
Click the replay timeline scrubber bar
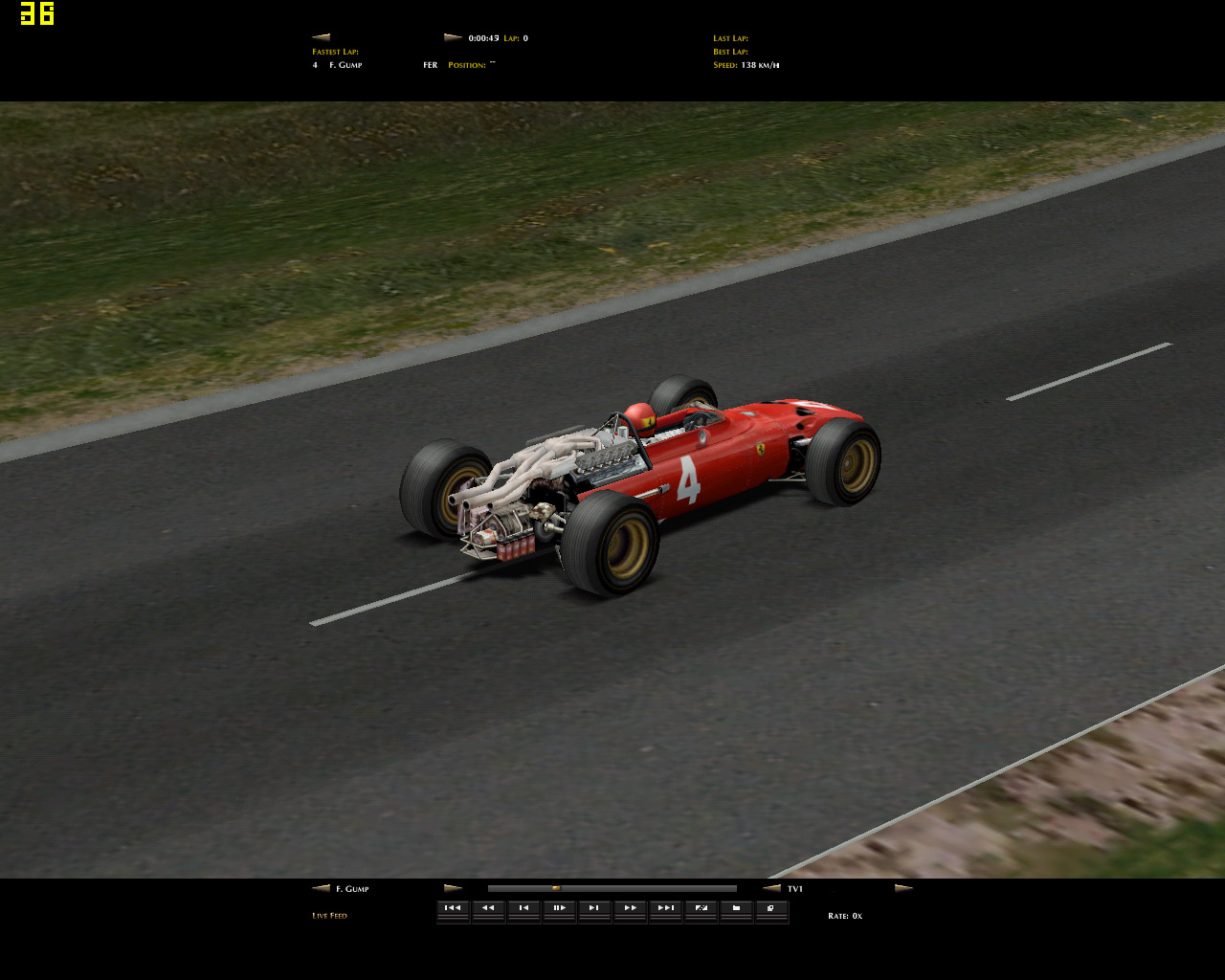612,888
